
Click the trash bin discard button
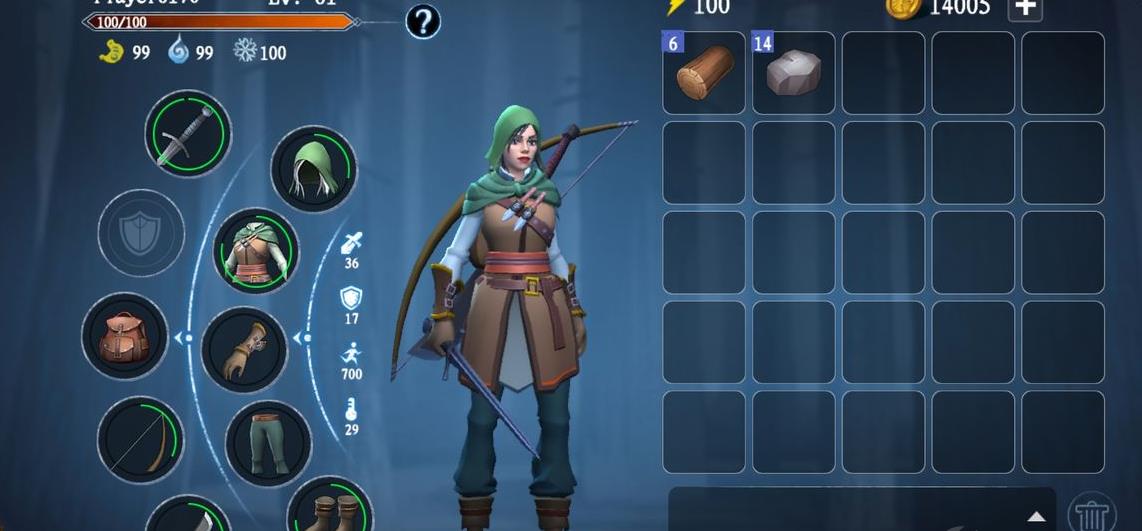(x=1092, y=514)
